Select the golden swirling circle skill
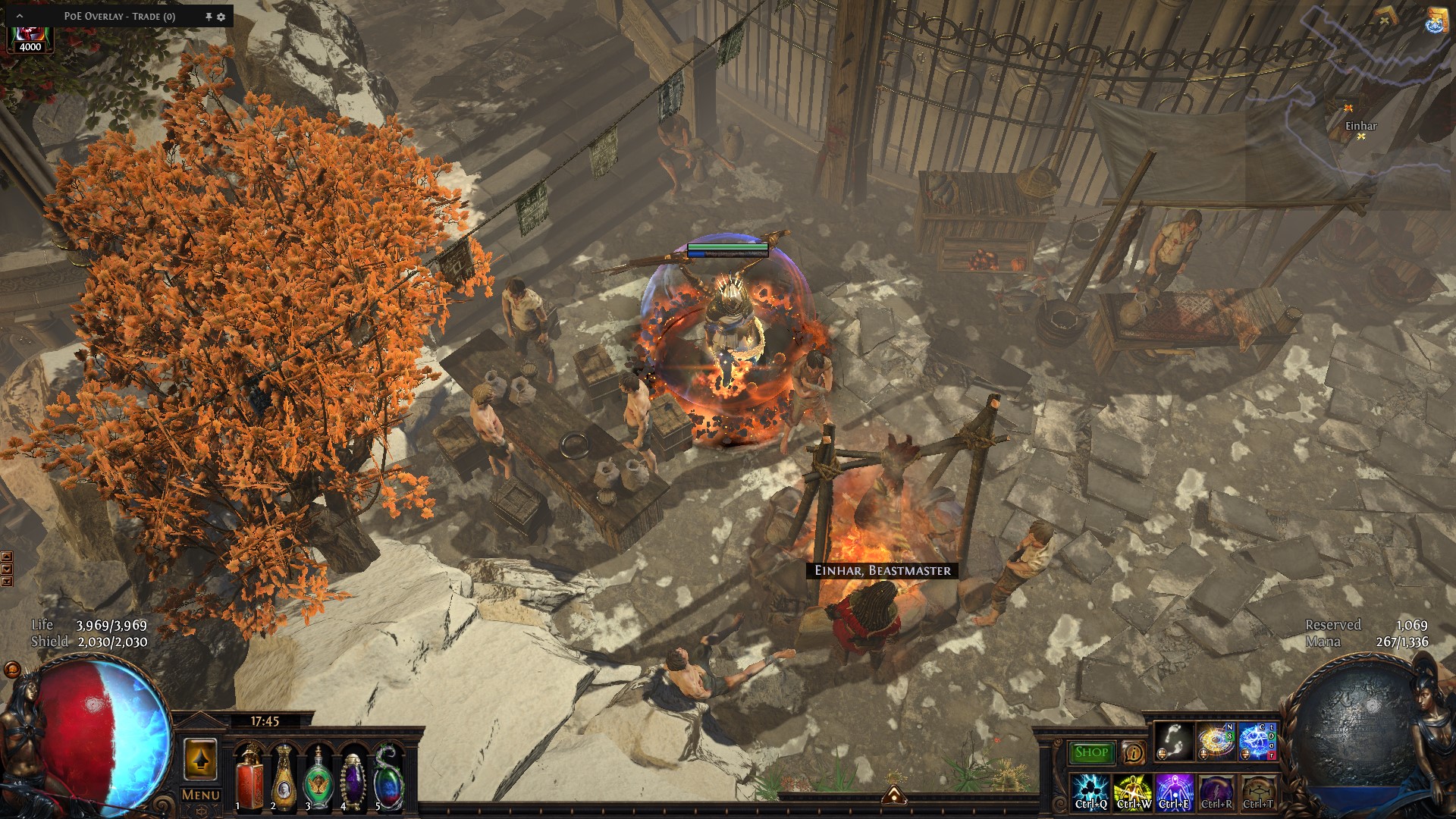 [1216, 742]
